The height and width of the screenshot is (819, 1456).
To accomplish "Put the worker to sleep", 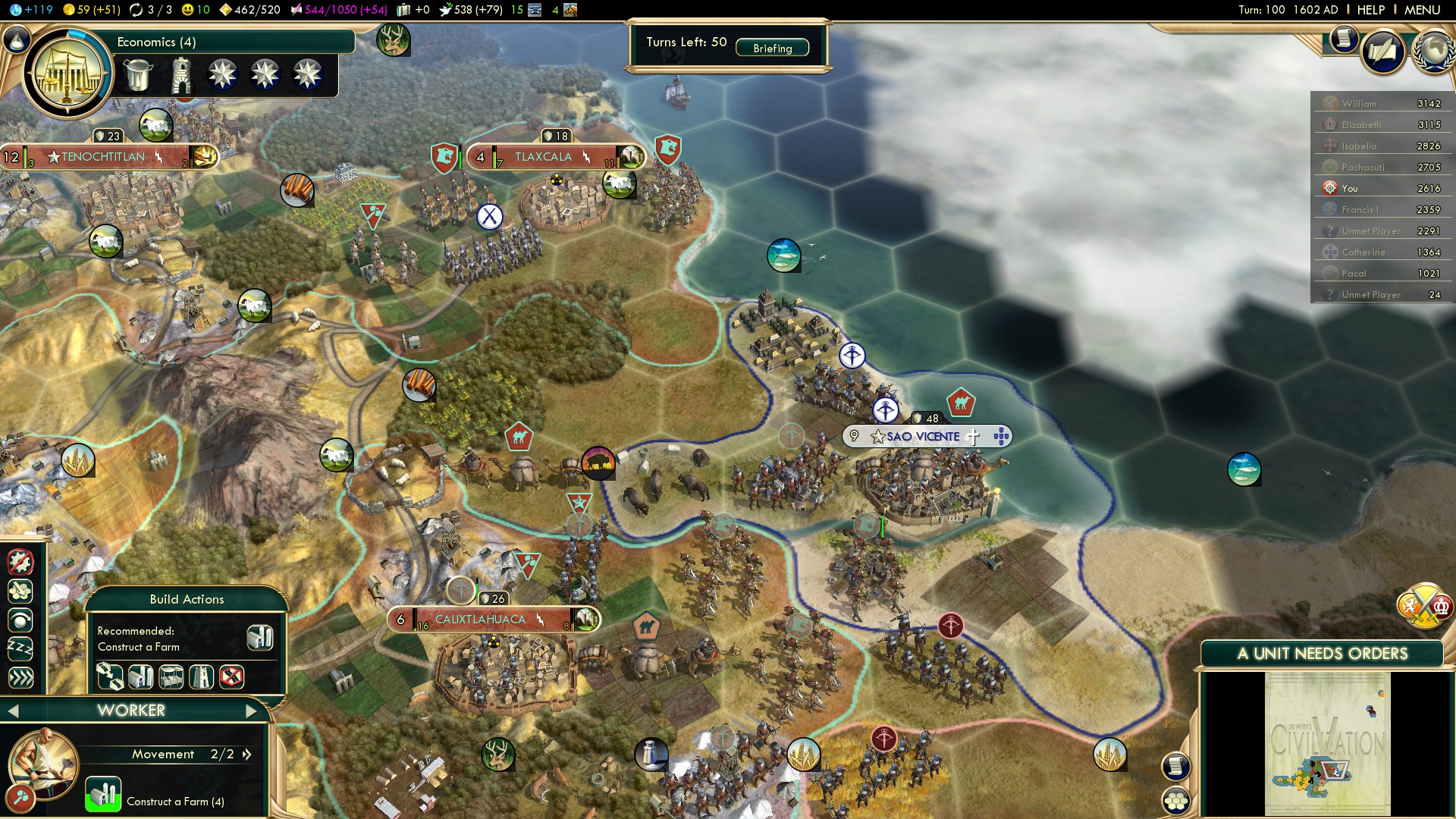I will coord(20,648).
